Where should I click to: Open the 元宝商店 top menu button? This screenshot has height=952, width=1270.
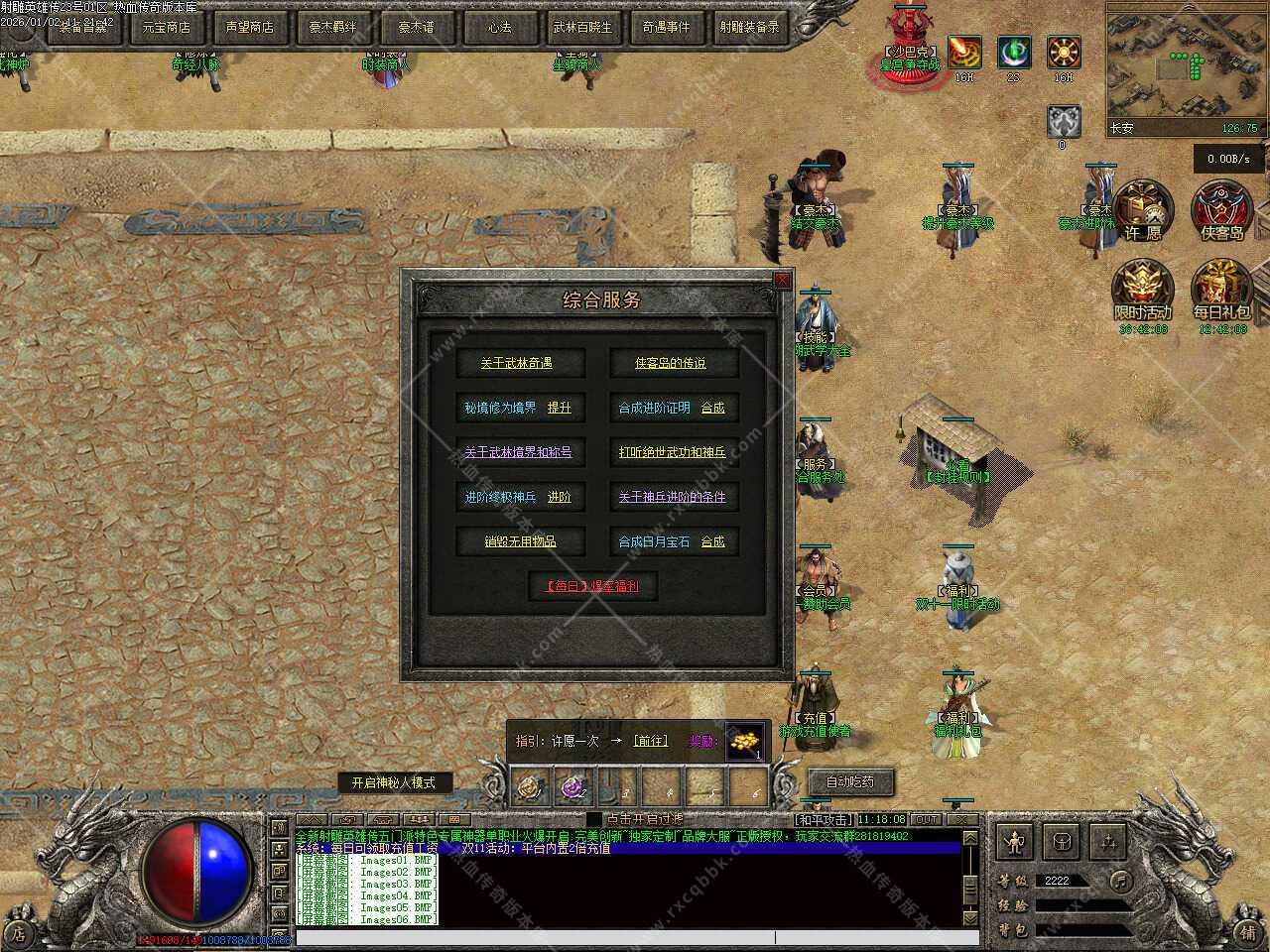[x=166, y=27]
